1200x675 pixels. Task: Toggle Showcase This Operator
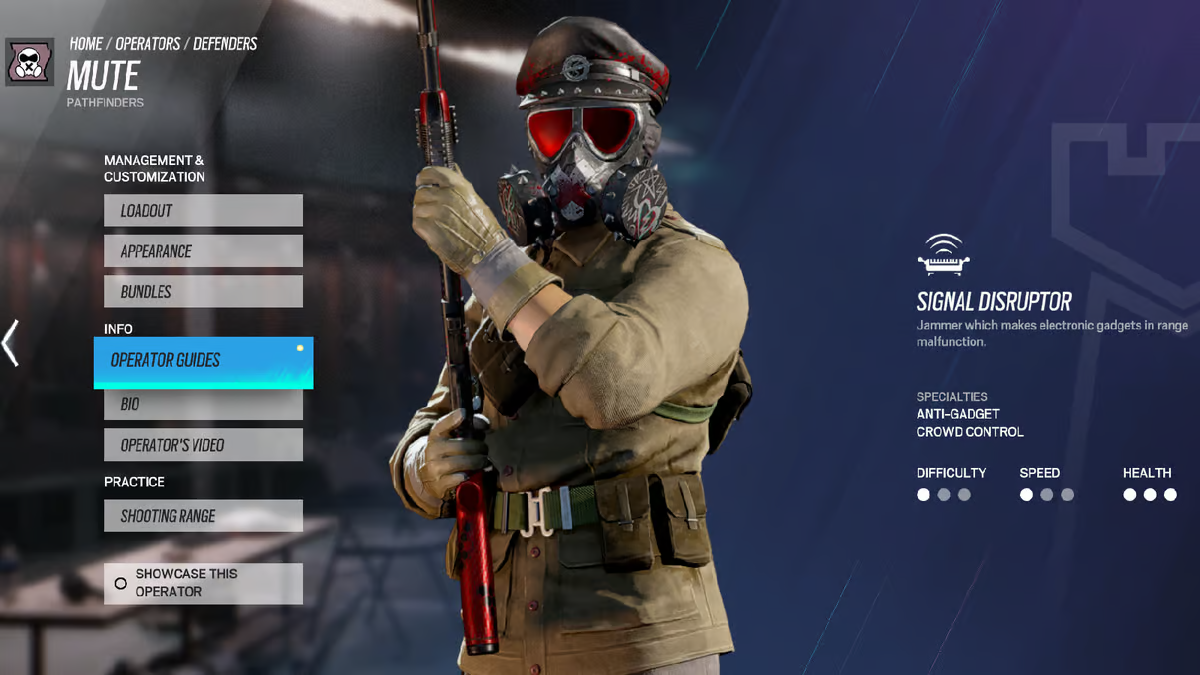pyautogui.click(x=203, y=583)
